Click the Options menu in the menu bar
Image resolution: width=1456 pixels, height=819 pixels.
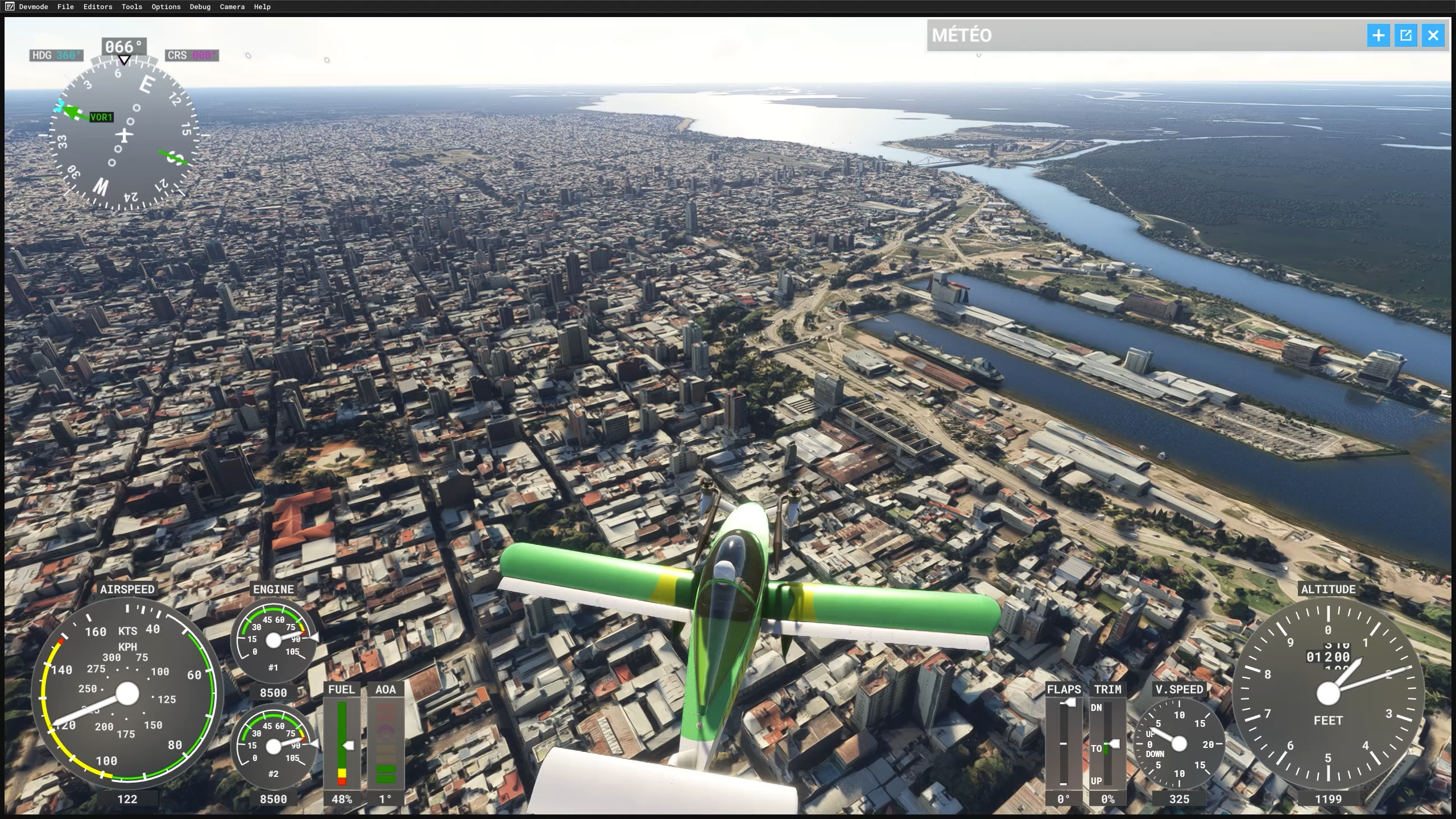click(x=165, y=7)
